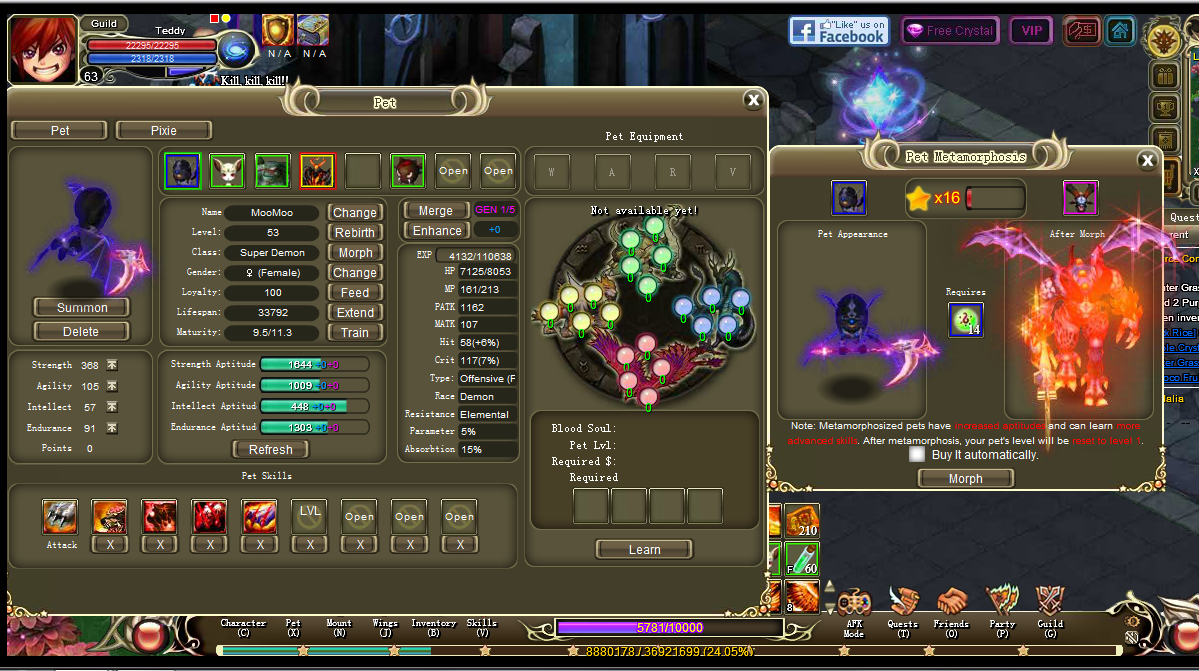Click the Rebirth button

[355, 233]
